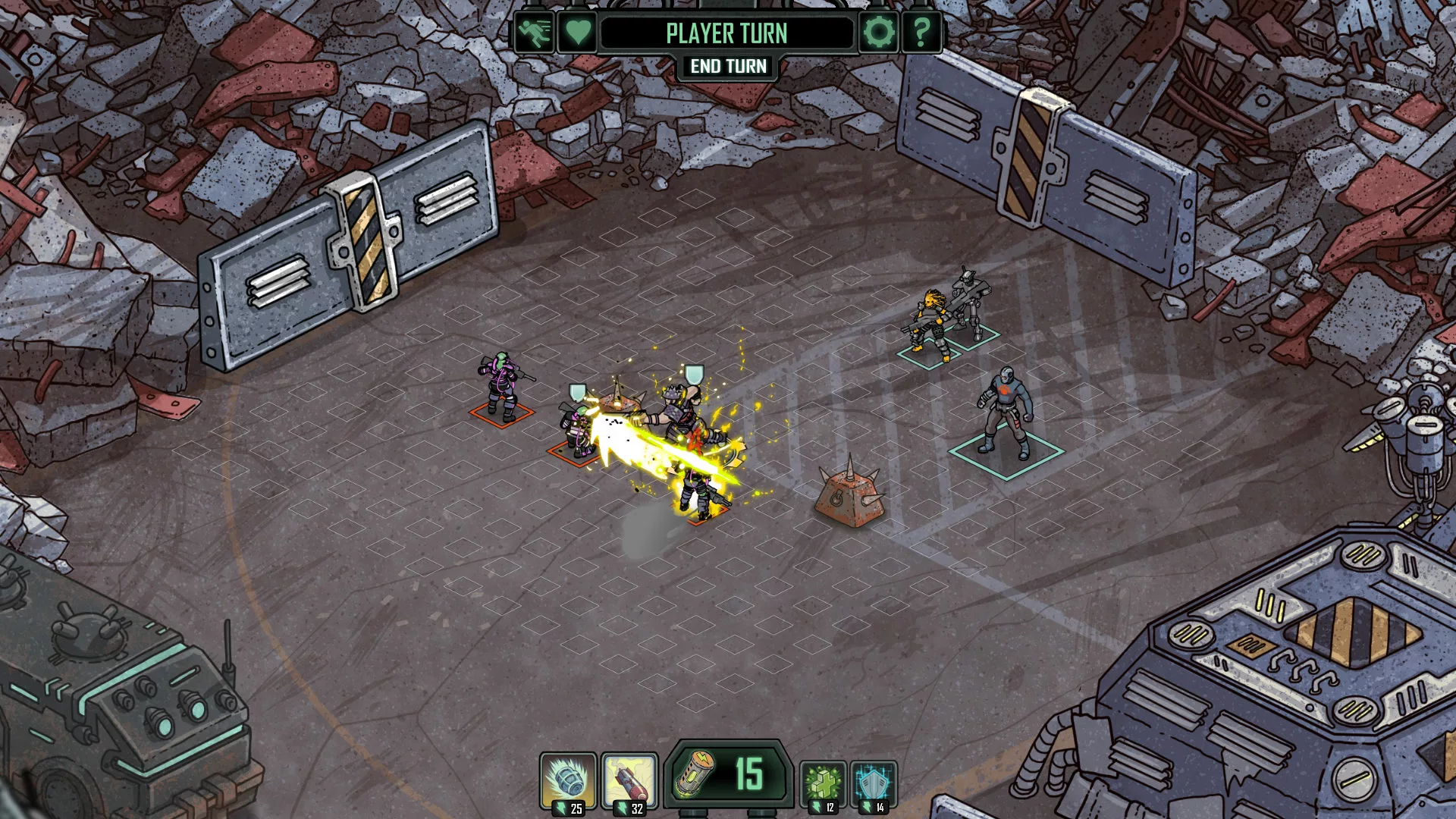Open help with the question mark
The image size is (1456, 819).
pos(921,33)
